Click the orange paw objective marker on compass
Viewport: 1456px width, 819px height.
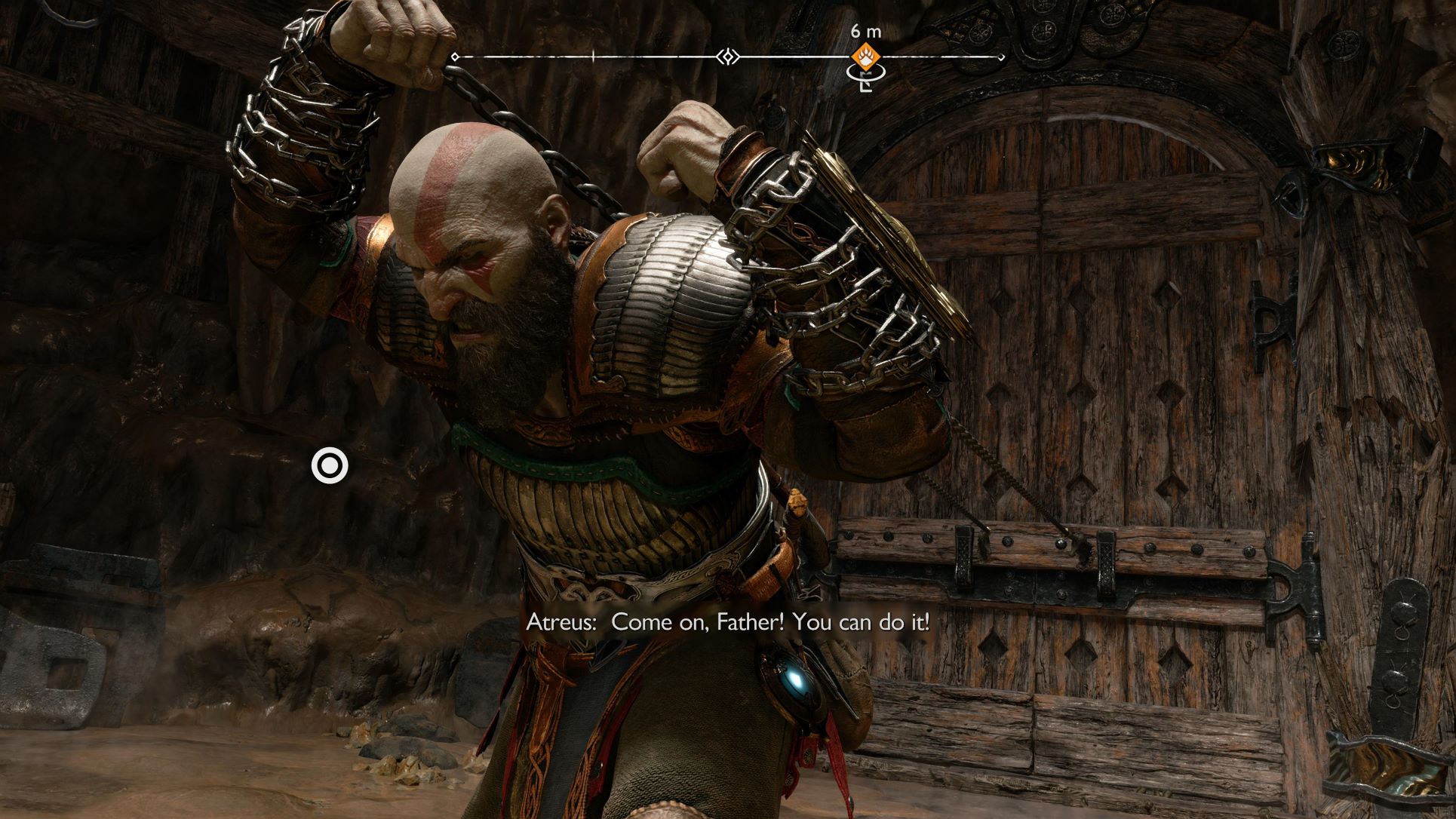(864, 56)
